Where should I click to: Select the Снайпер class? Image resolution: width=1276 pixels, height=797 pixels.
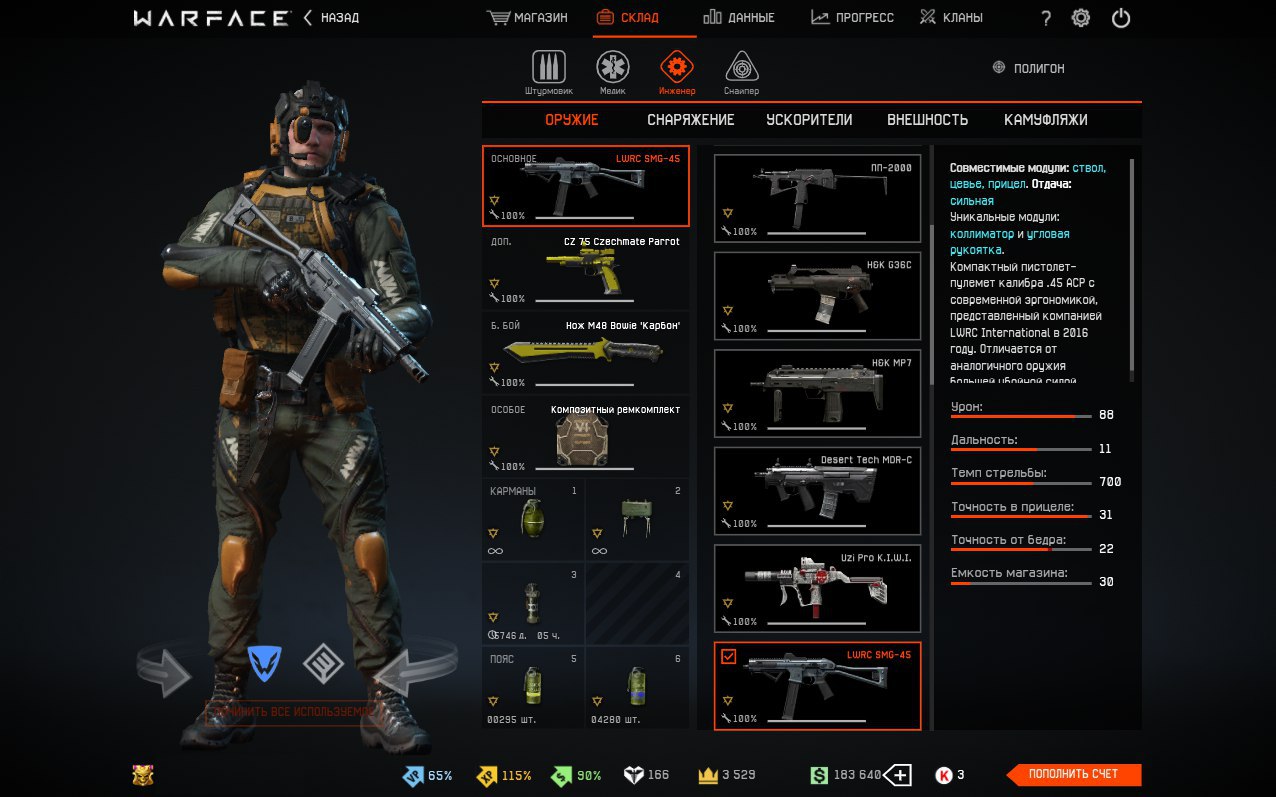(741, 72)
